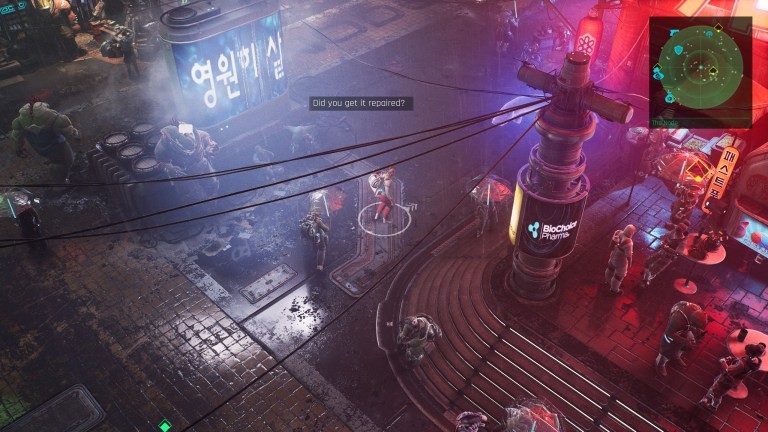Select the blue shield marker on the minimap

pyautogui.click(x=678, y=50)
